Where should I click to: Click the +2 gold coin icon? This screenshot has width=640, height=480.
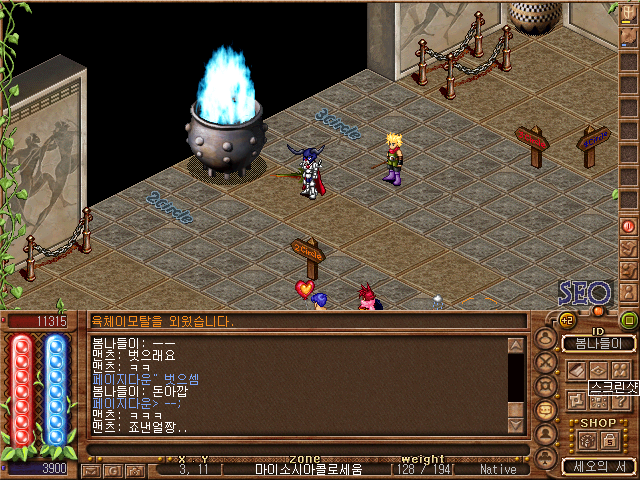(566, 320)
